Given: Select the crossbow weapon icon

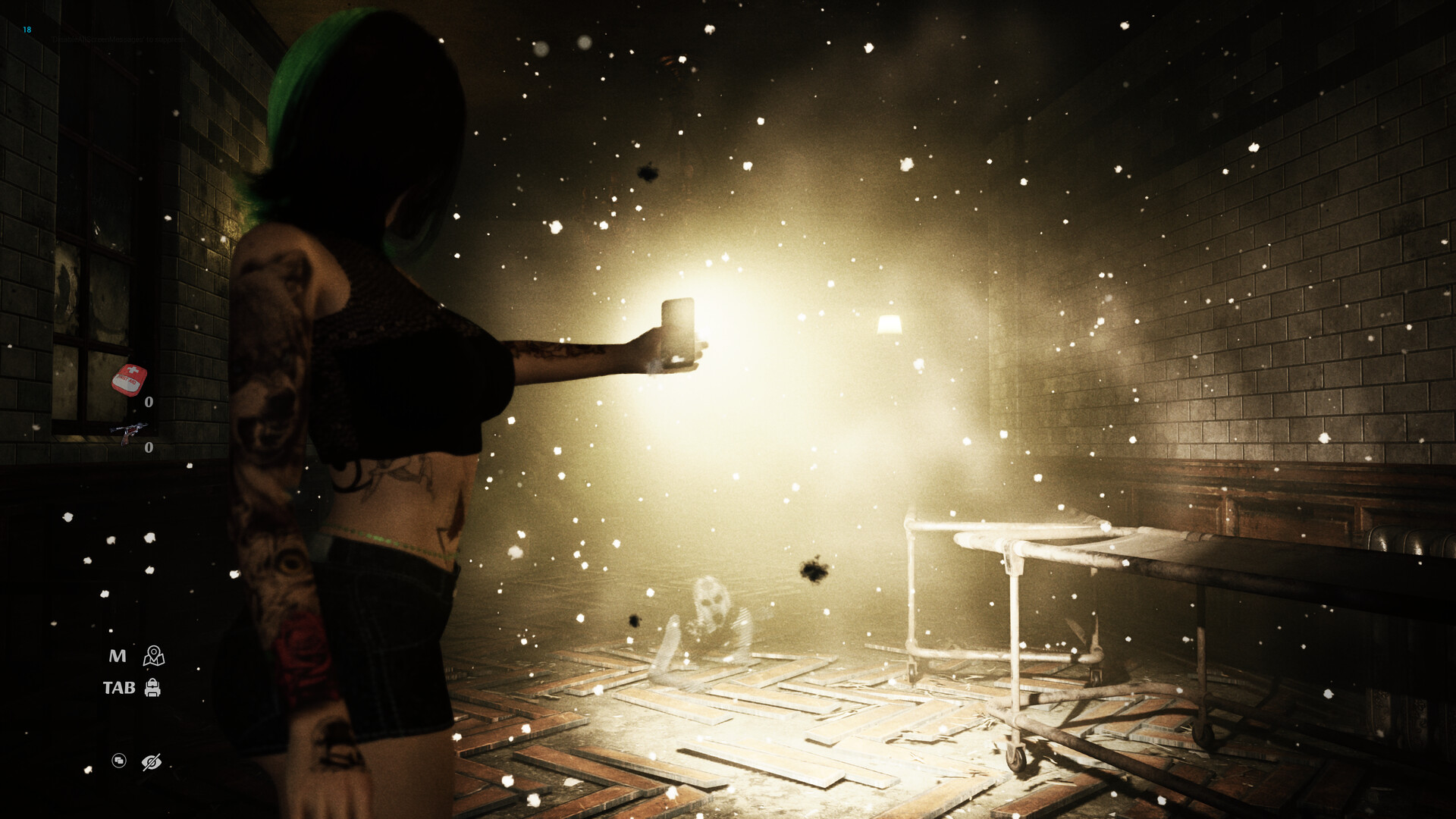Looking at the screenshot, I should pyautogui.click(x=130, y=432).
